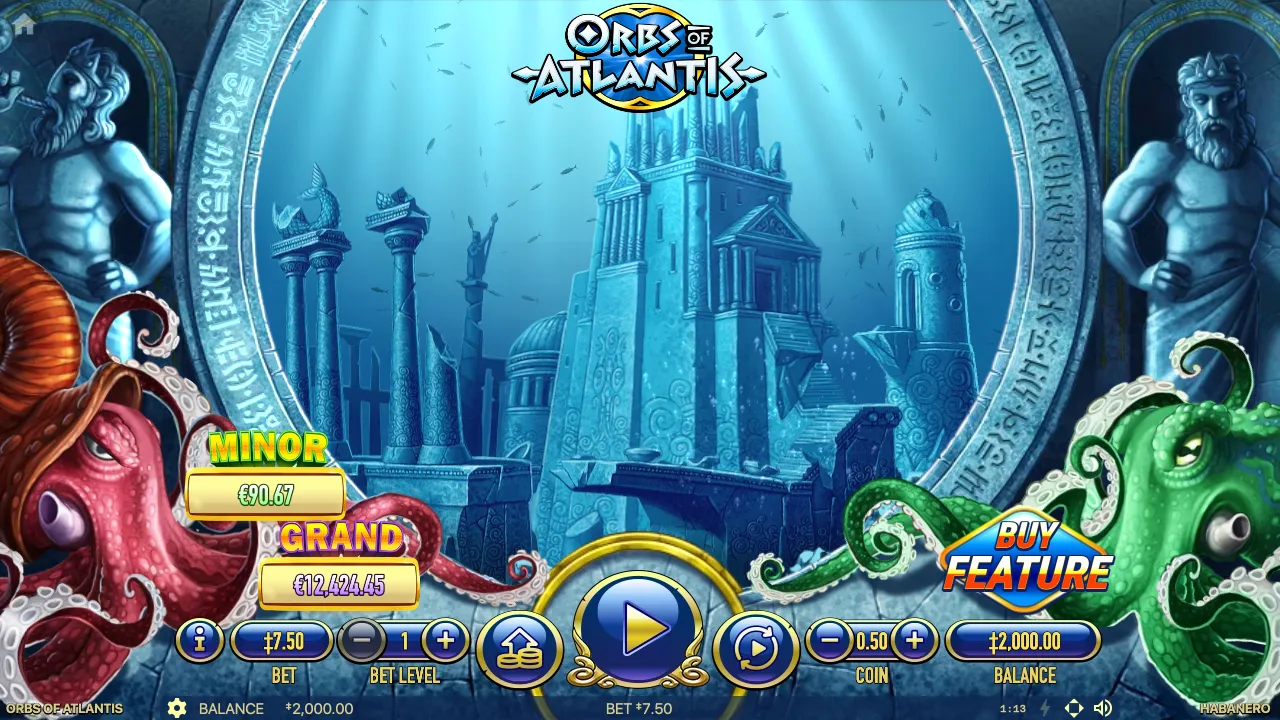1280x720 pixels.
Task: Click the Bet amount display
Action: [x=283, y=641]
